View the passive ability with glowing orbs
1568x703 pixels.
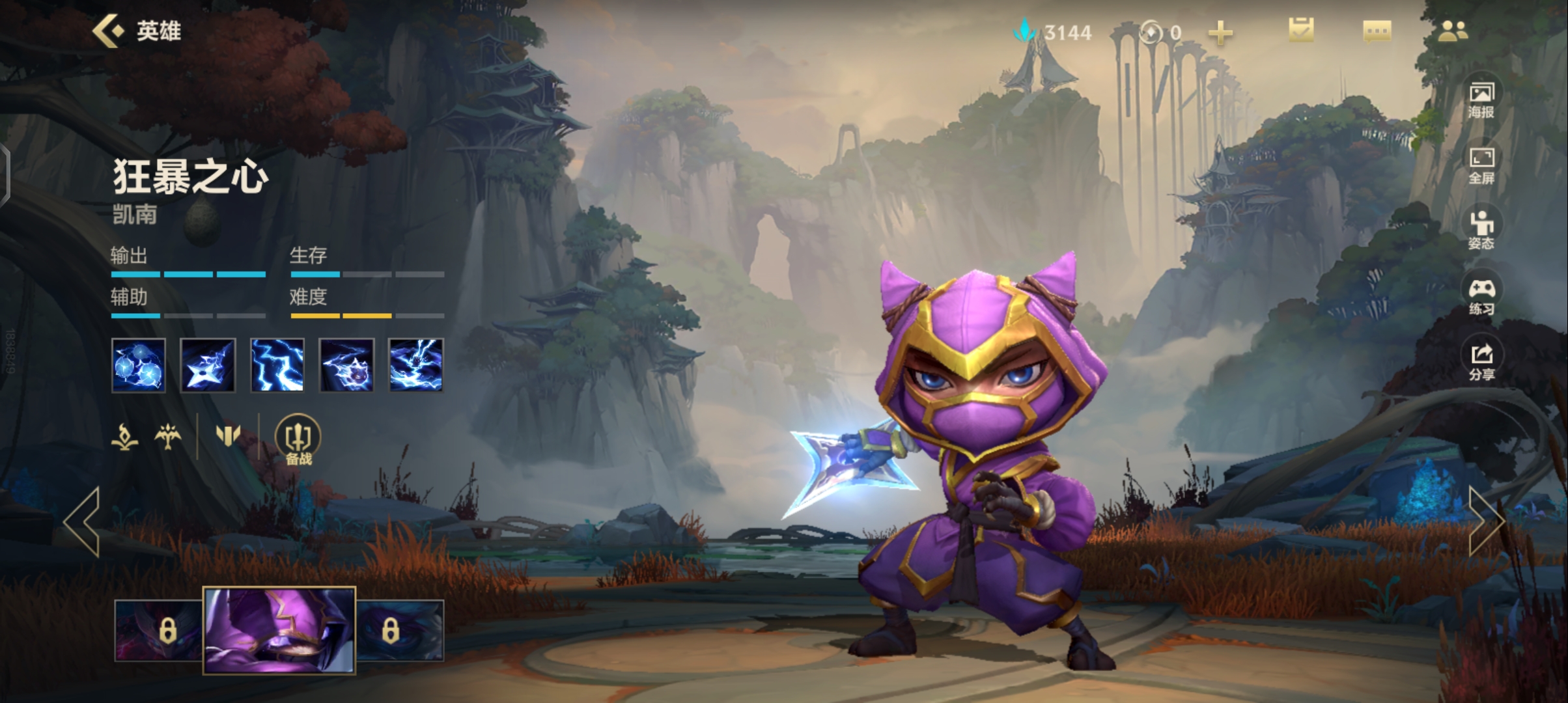(138, 365)
